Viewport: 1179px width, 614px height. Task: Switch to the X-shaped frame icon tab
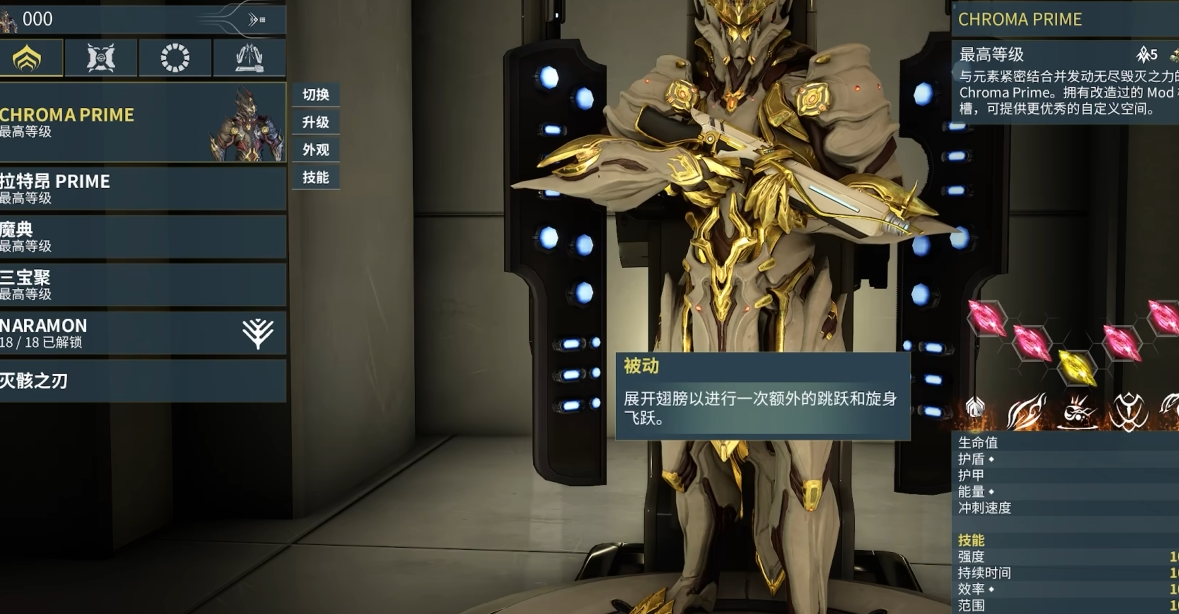click(101, 58)
